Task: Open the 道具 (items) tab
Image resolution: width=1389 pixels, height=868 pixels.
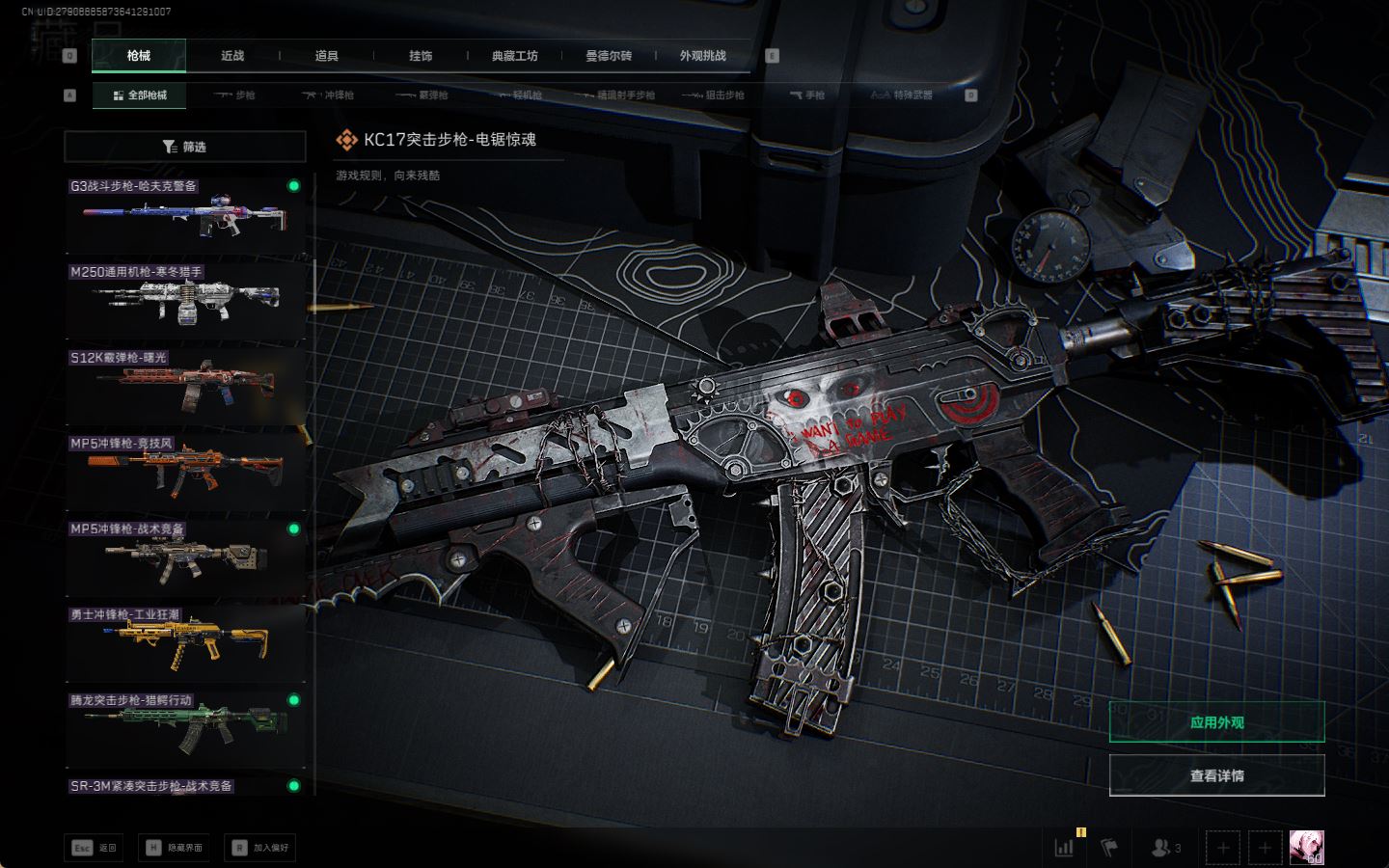Action: pyautogui.click(x=327, y=56)
